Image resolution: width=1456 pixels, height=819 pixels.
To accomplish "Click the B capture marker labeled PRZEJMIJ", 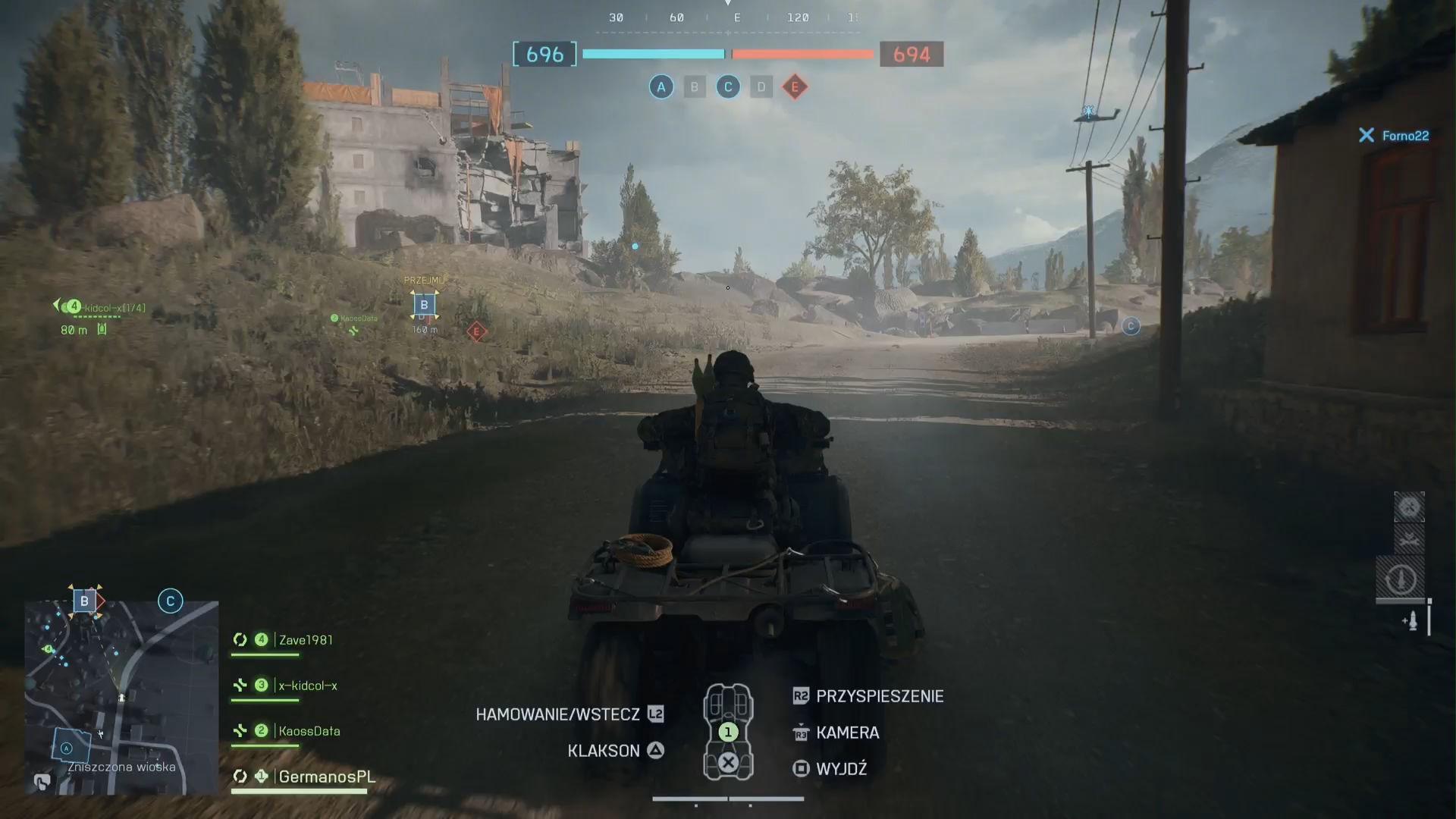I will tap(424, 305).
